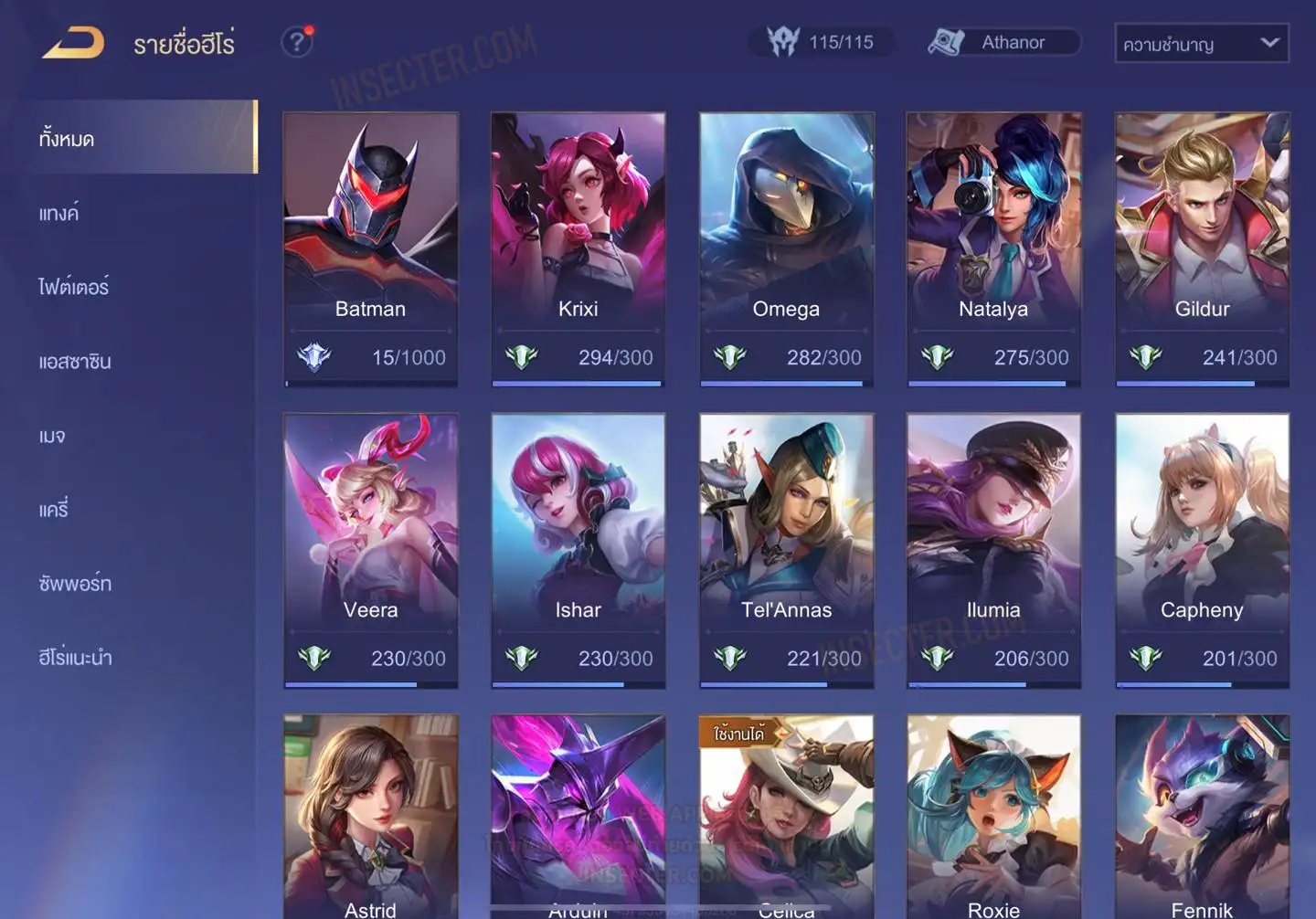Expand the ความชำนาญ sorting dropdown

tap(1201, 44)
